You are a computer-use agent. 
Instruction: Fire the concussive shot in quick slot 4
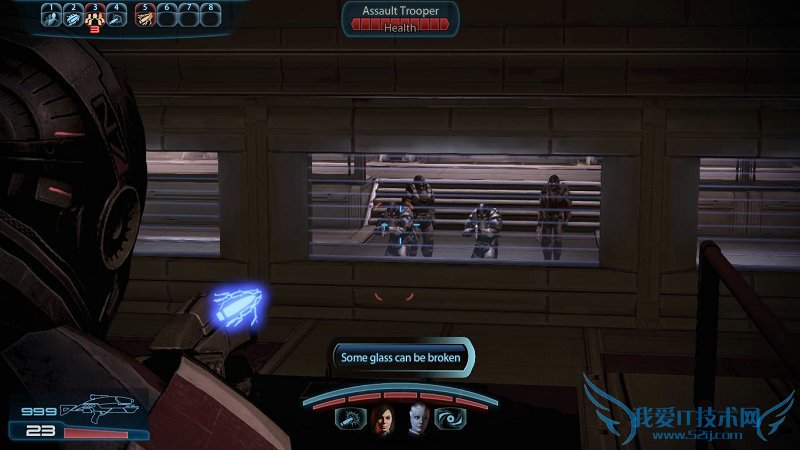click(118, 17)
